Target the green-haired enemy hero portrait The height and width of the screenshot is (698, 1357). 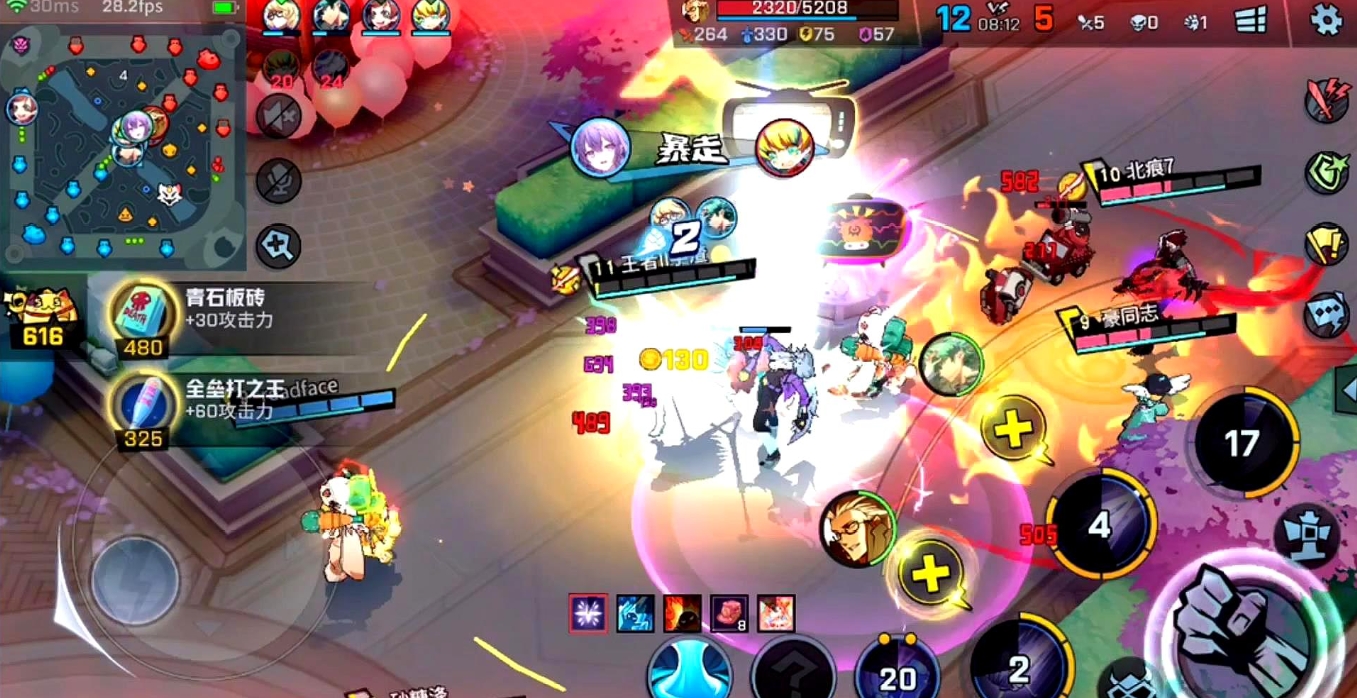pos(950,364)
